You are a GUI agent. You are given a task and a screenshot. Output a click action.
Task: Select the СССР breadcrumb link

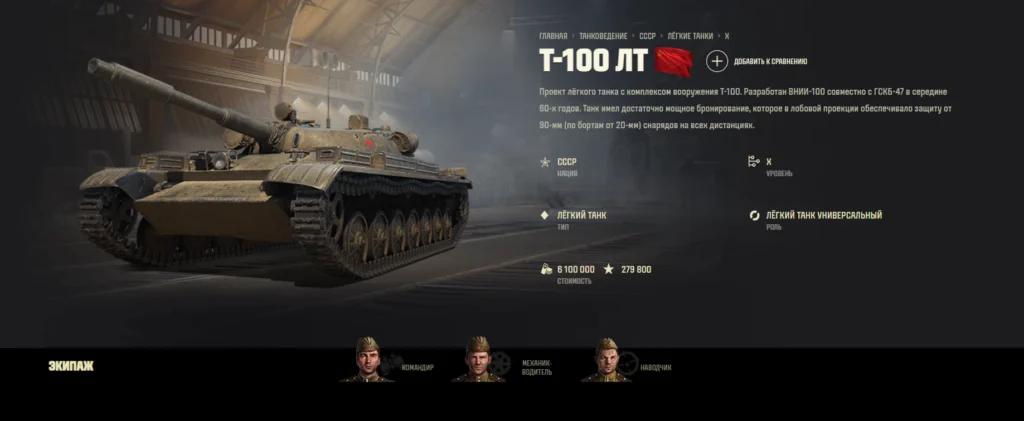[x=648, y=36]
